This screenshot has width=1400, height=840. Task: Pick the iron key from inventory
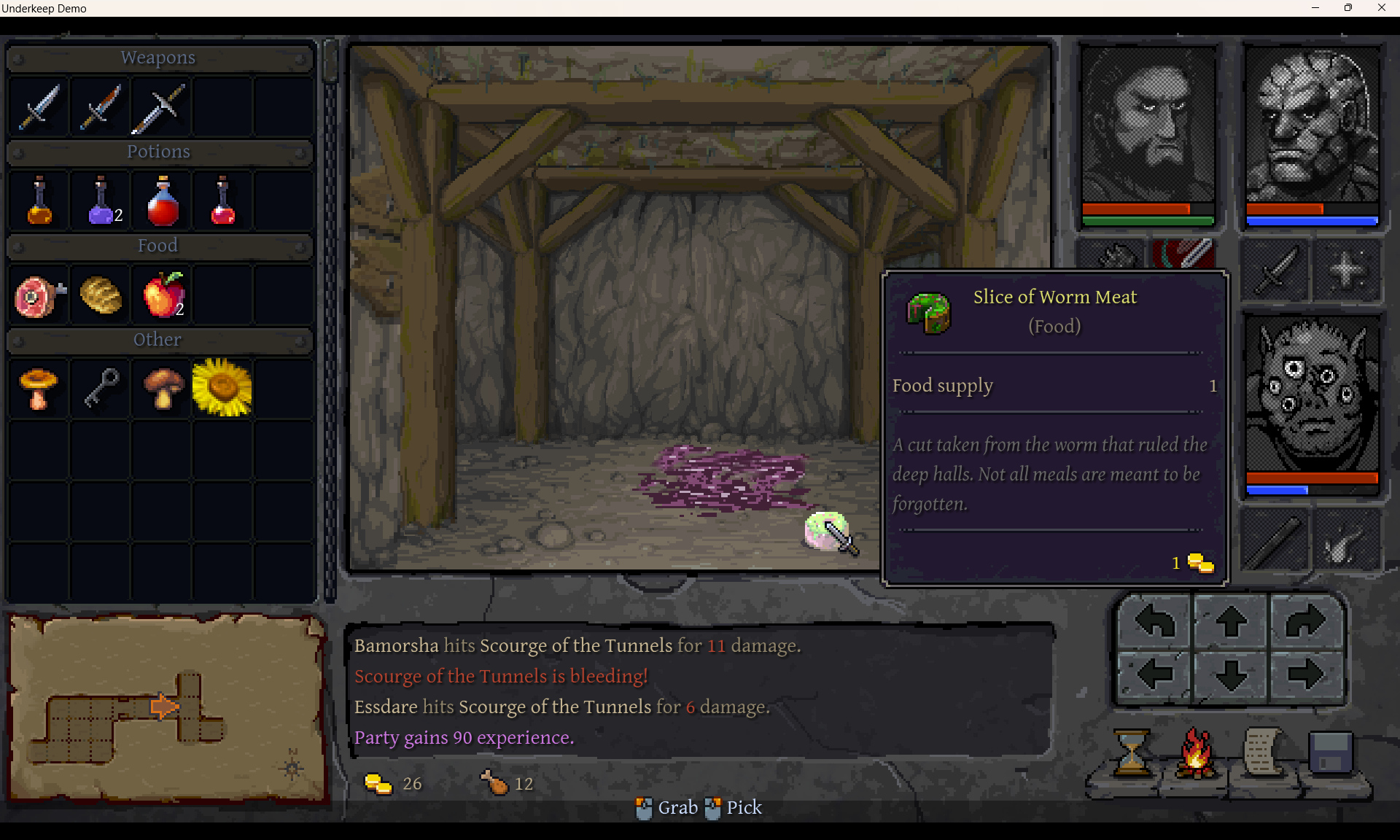click(101, 388)
